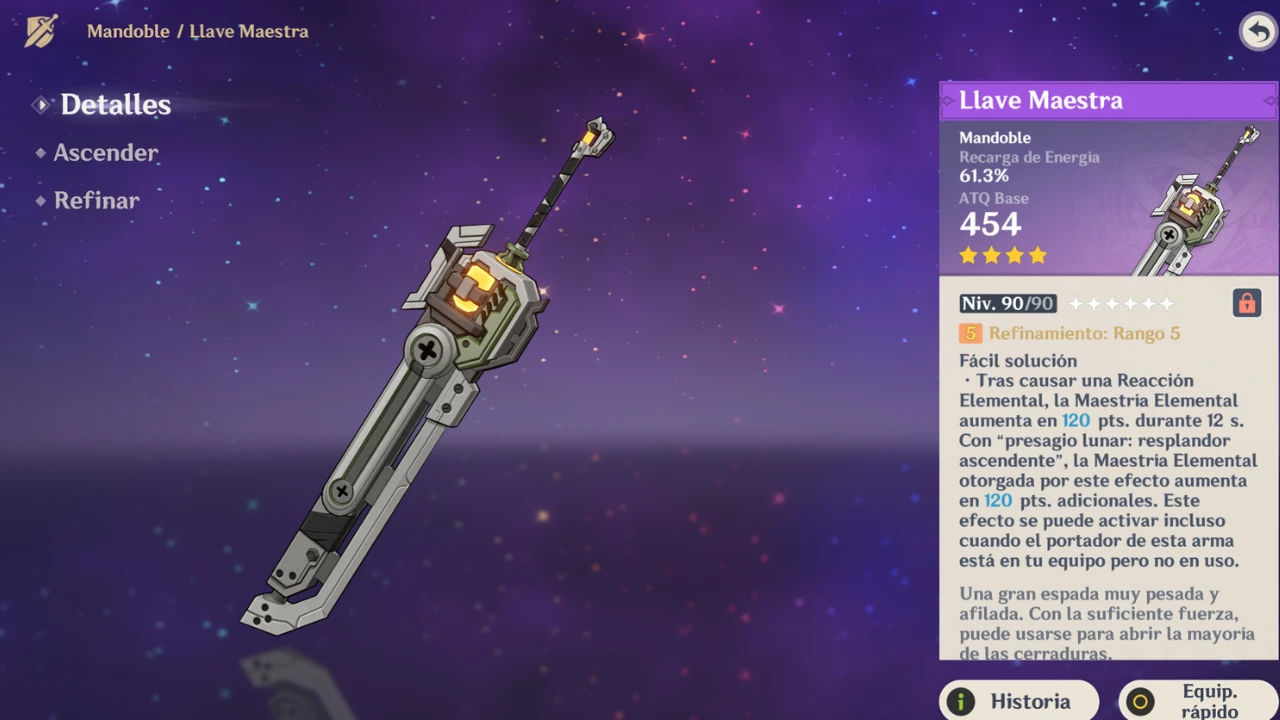Click the Llave Maestra weapon thumbnail
This screenshot has height=720, width=1280.
[x=1198, y=200]
